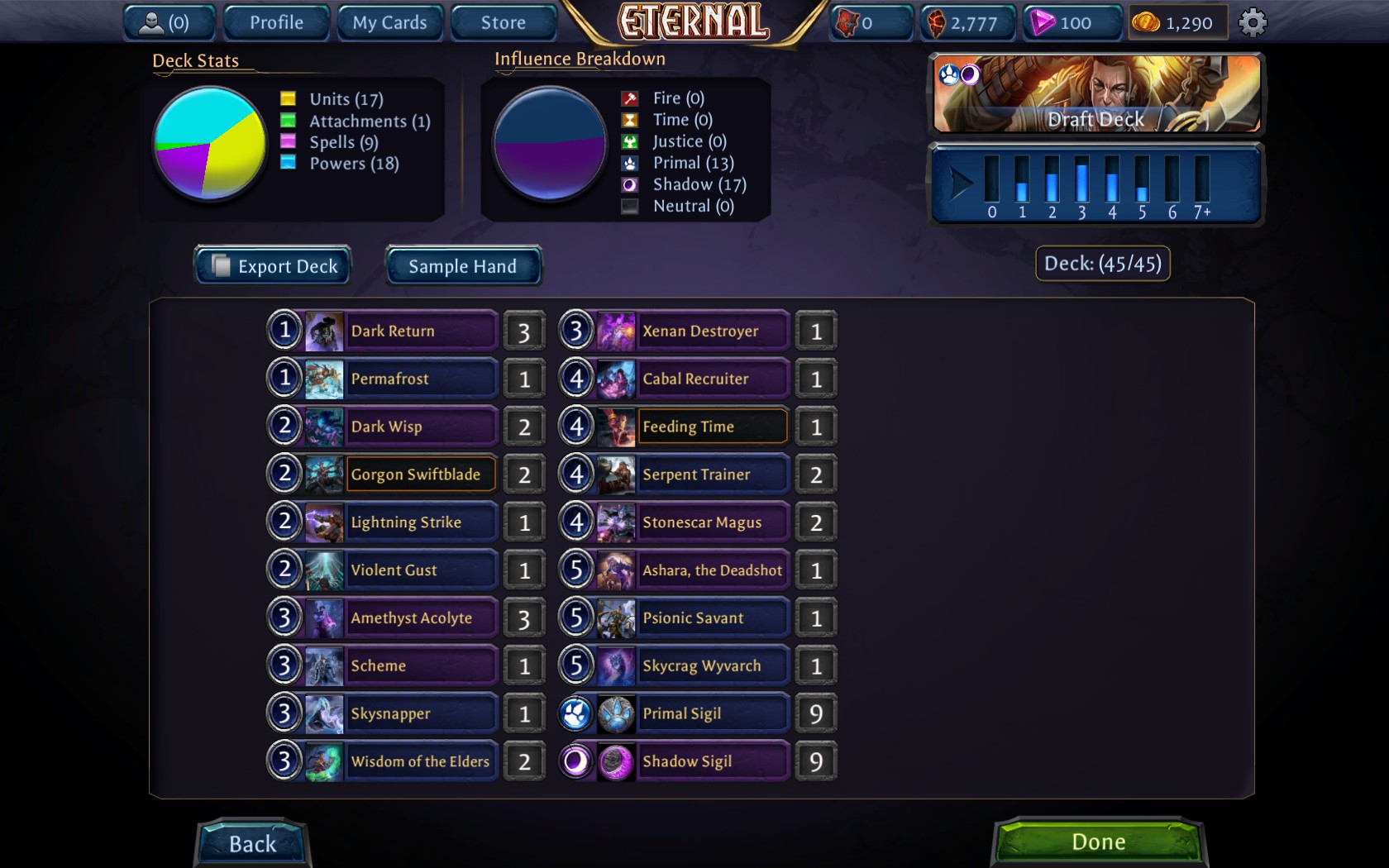Click the Primal paw icon beside Primal Sigil
Image resolution: width=1389 pixels, height=868 pixels.
[576, 713]
